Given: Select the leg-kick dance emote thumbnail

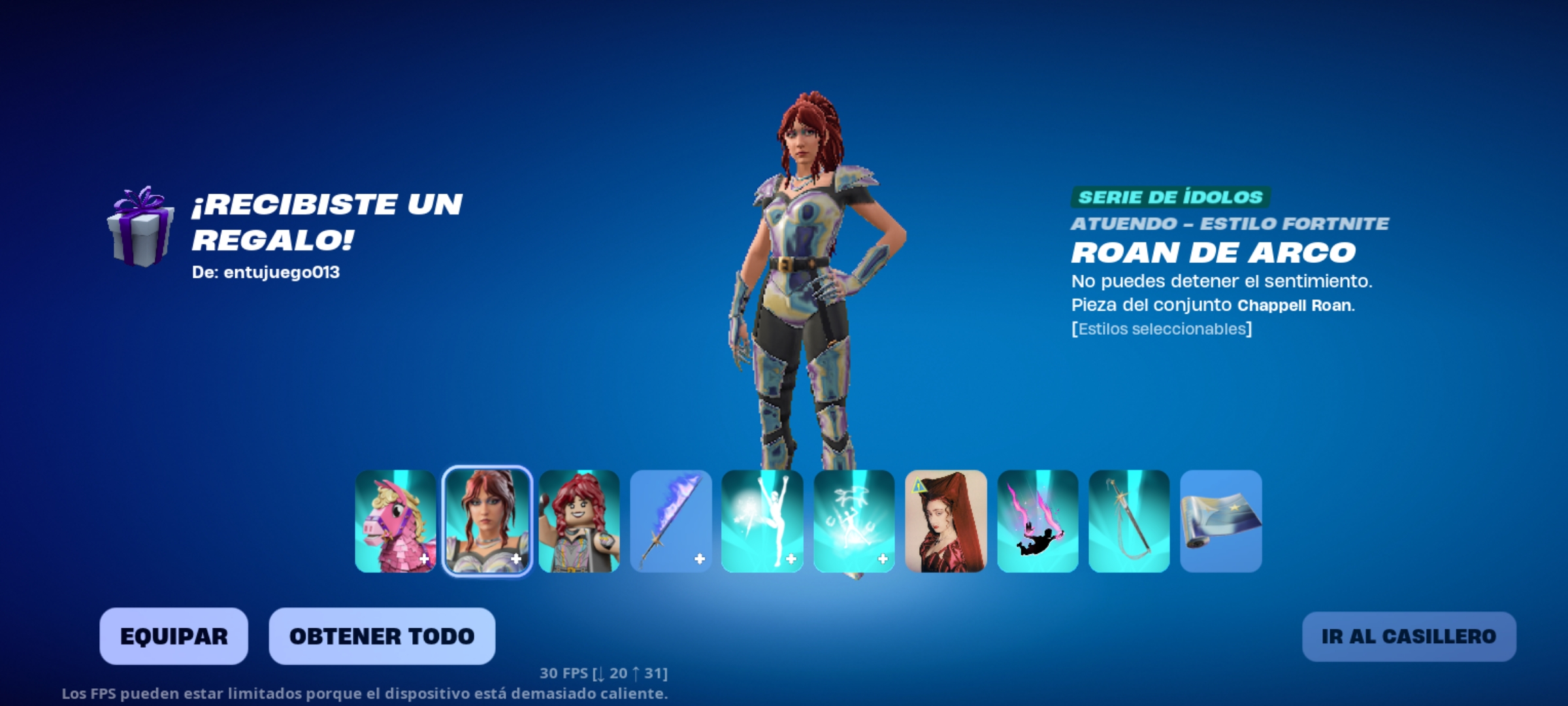Looking at the screenshot, I should click(762, 521).
